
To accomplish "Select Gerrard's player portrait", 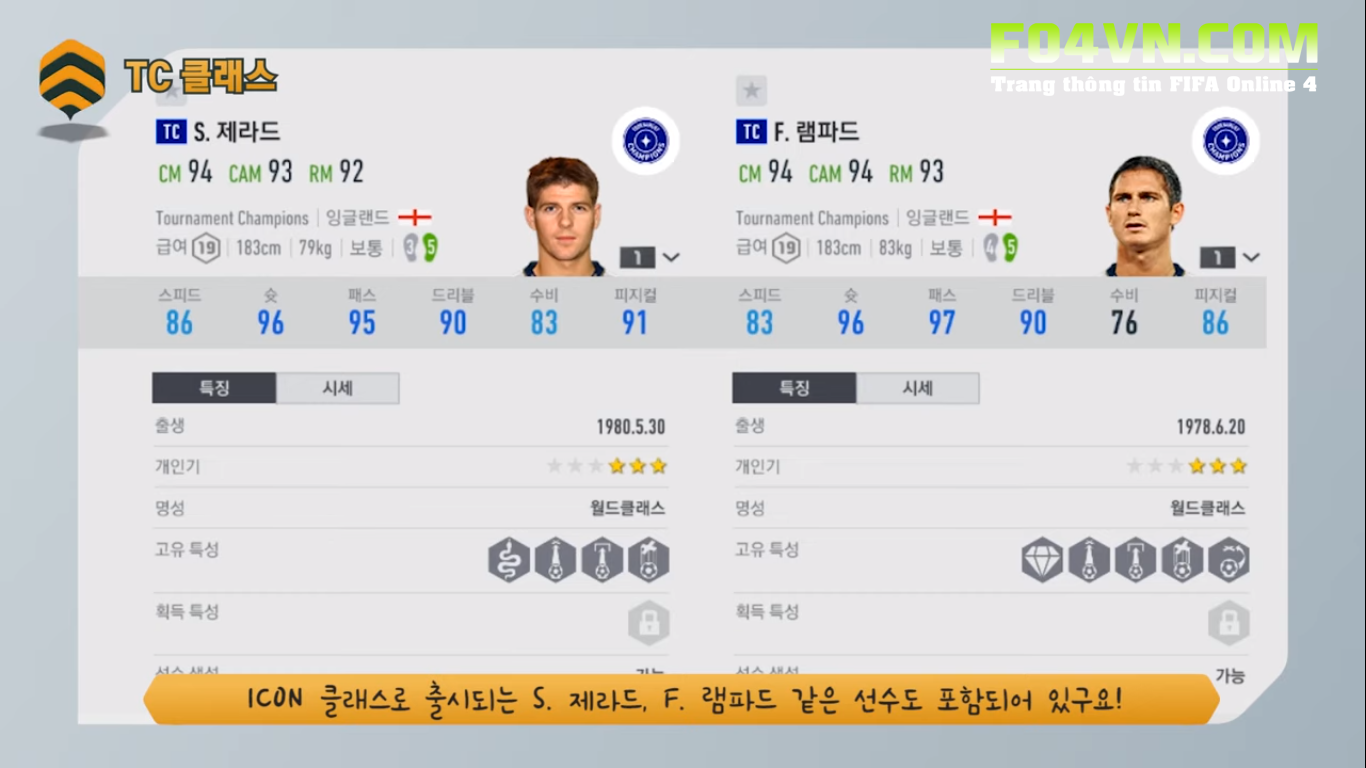I will click(562, 216).
